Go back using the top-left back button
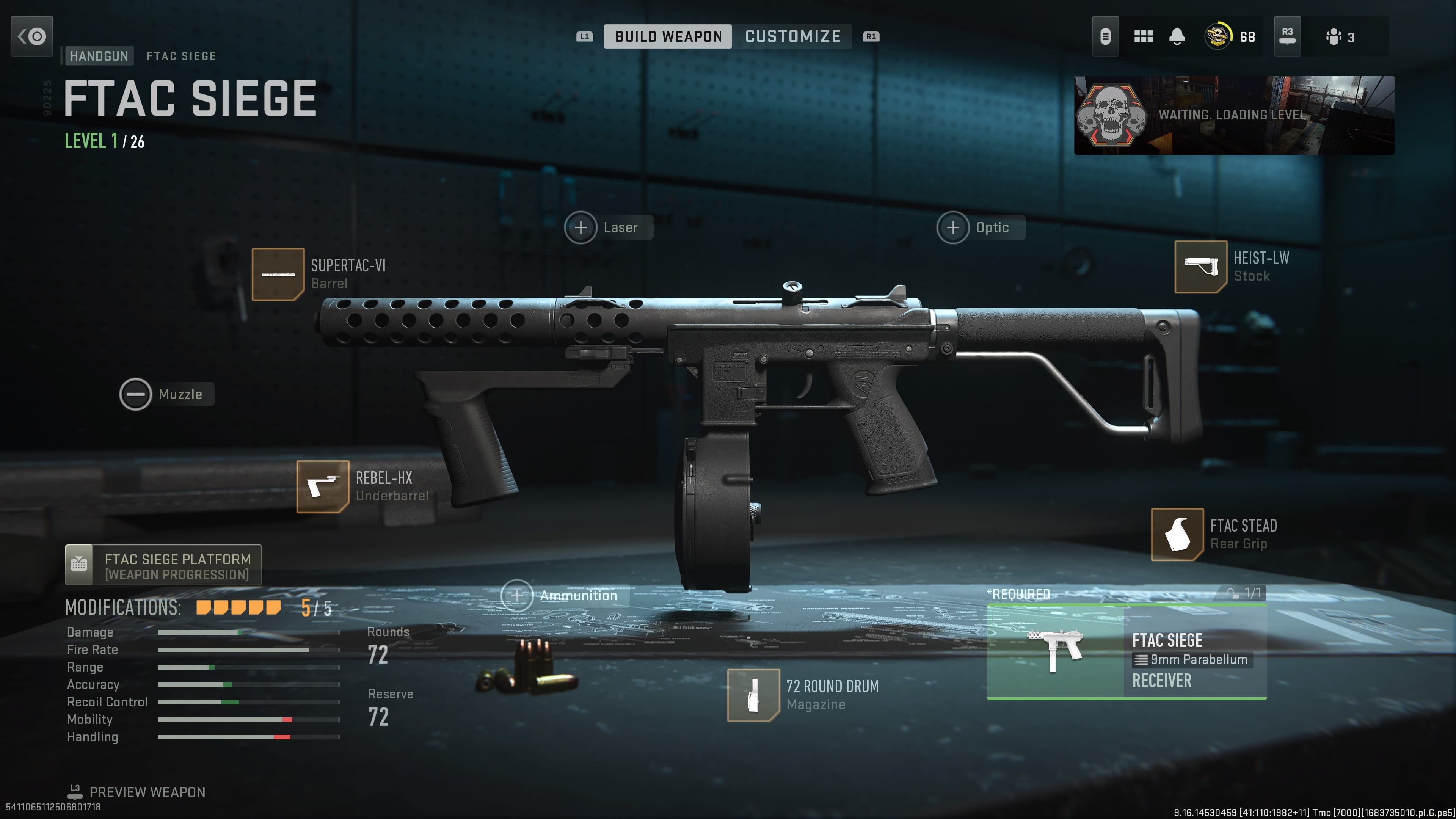This screenshot has height=819, width=1456. (31, 36)
